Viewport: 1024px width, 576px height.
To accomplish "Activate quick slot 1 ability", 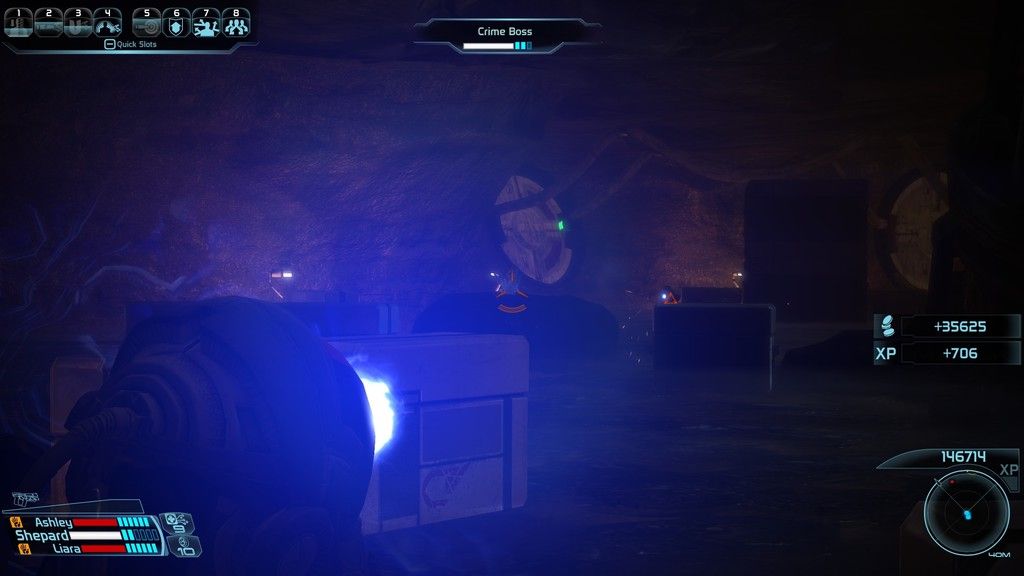I will 18,22.
